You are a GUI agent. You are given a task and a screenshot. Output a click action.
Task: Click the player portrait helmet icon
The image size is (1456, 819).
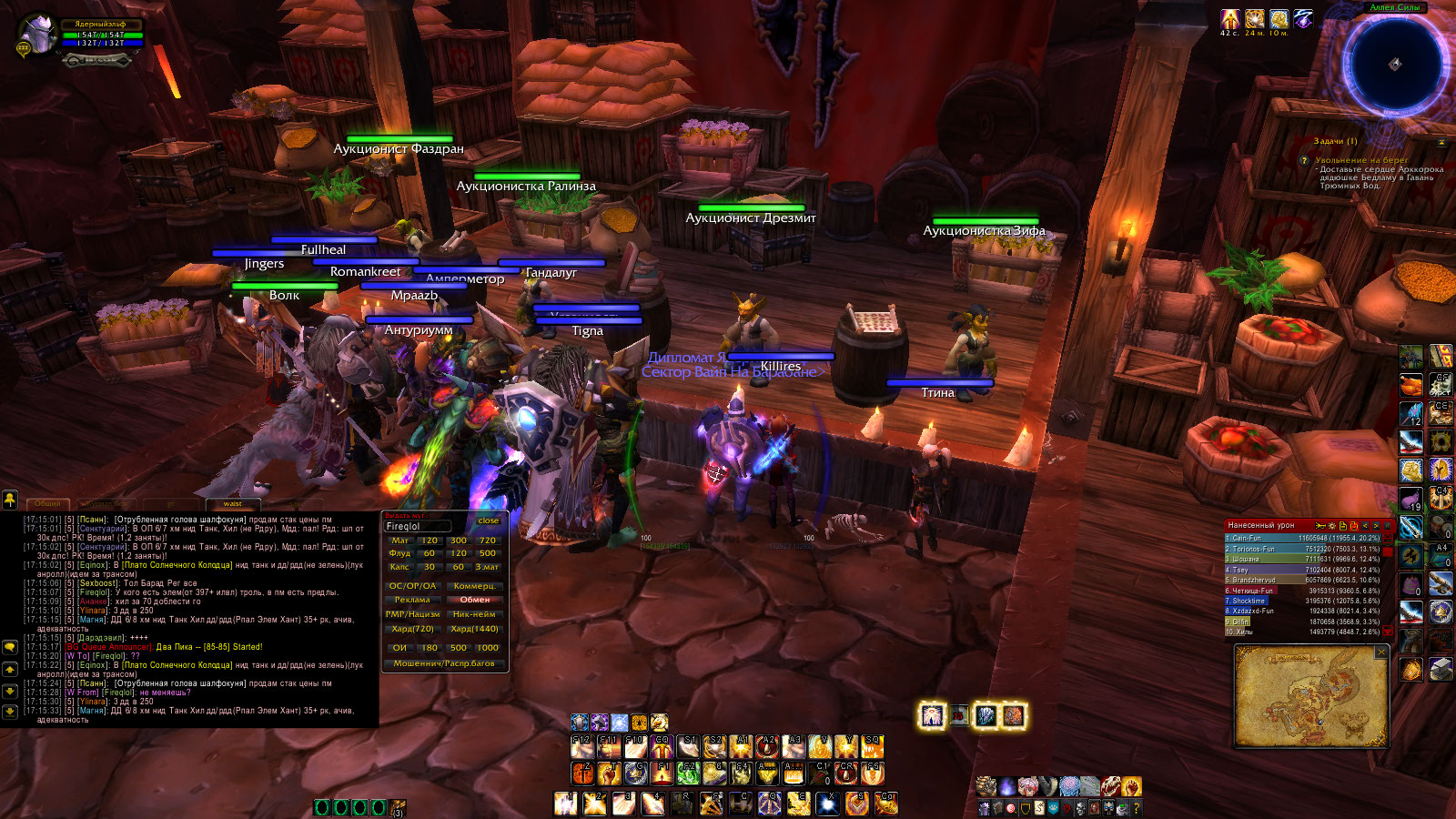tap(38, 35)
